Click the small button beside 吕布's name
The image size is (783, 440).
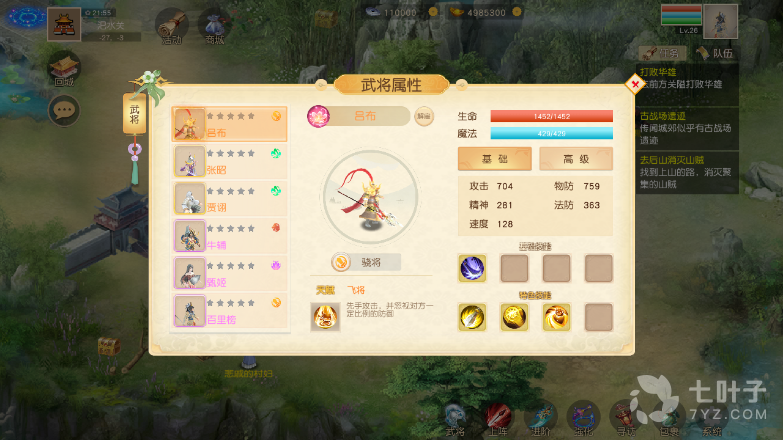click(x=424, y=116)
